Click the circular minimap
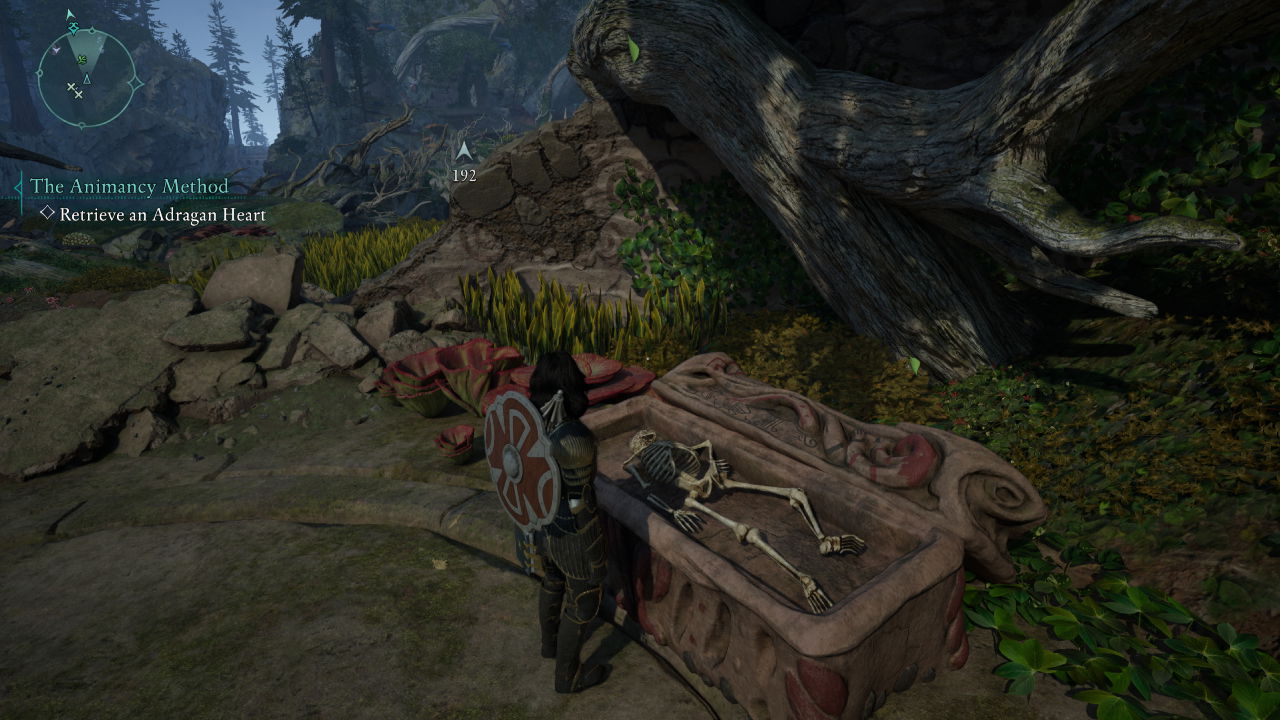Image resolution: width=1280 pixels, height=720 pixels. click(85, 79)
